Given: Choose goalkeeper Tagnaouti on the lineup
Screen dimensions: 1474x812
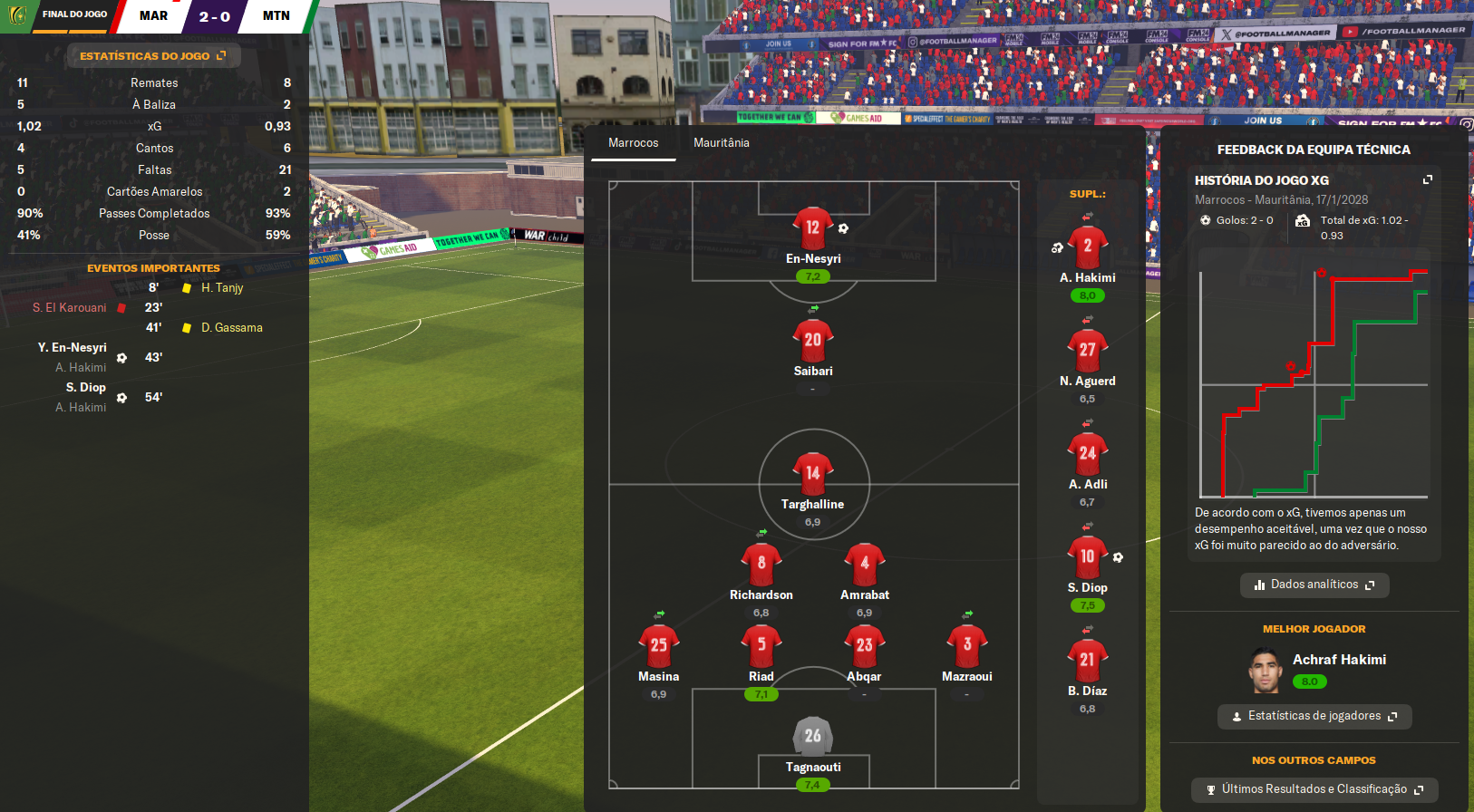Looking at the screenshot, I should [x=812, y=736].
